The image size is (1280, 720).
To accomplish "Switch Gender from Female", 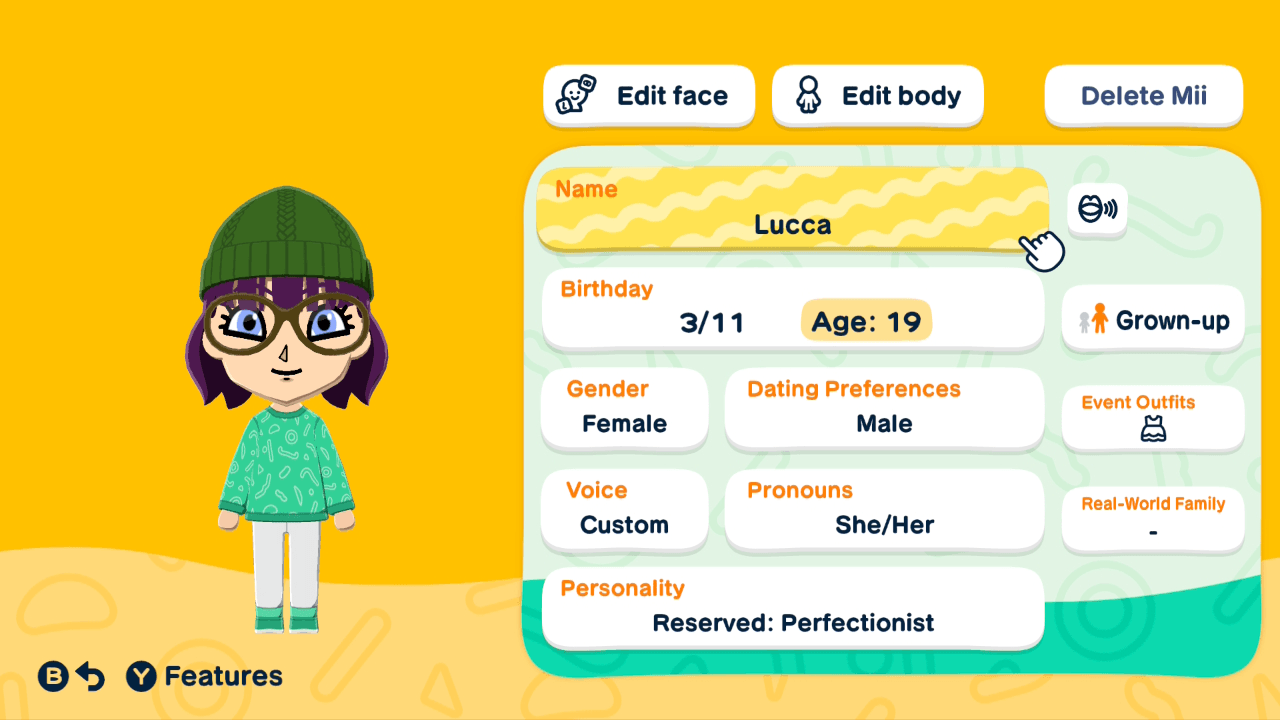I will pos(624,409).
